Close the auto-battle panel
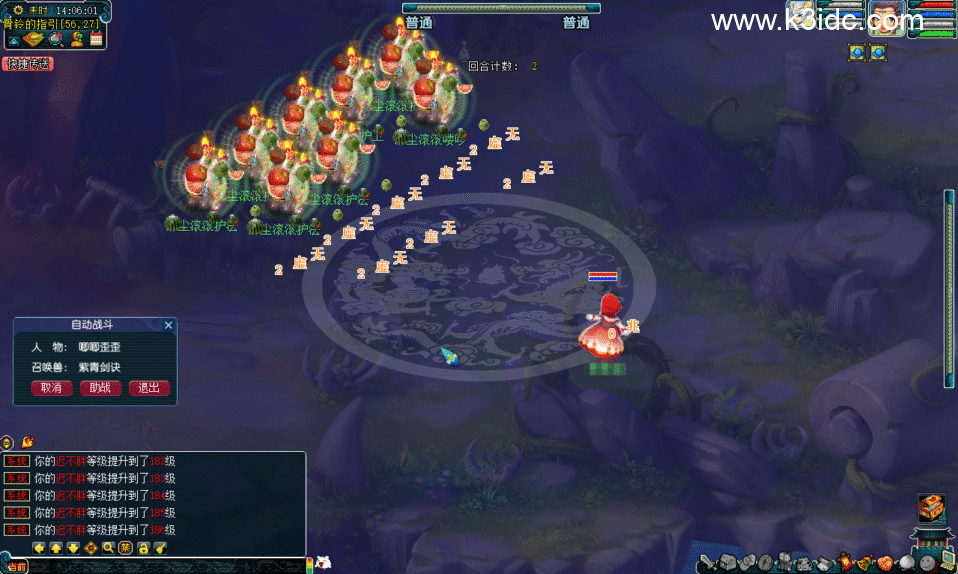This screenshot has width=958, height=574. (168, 325)
